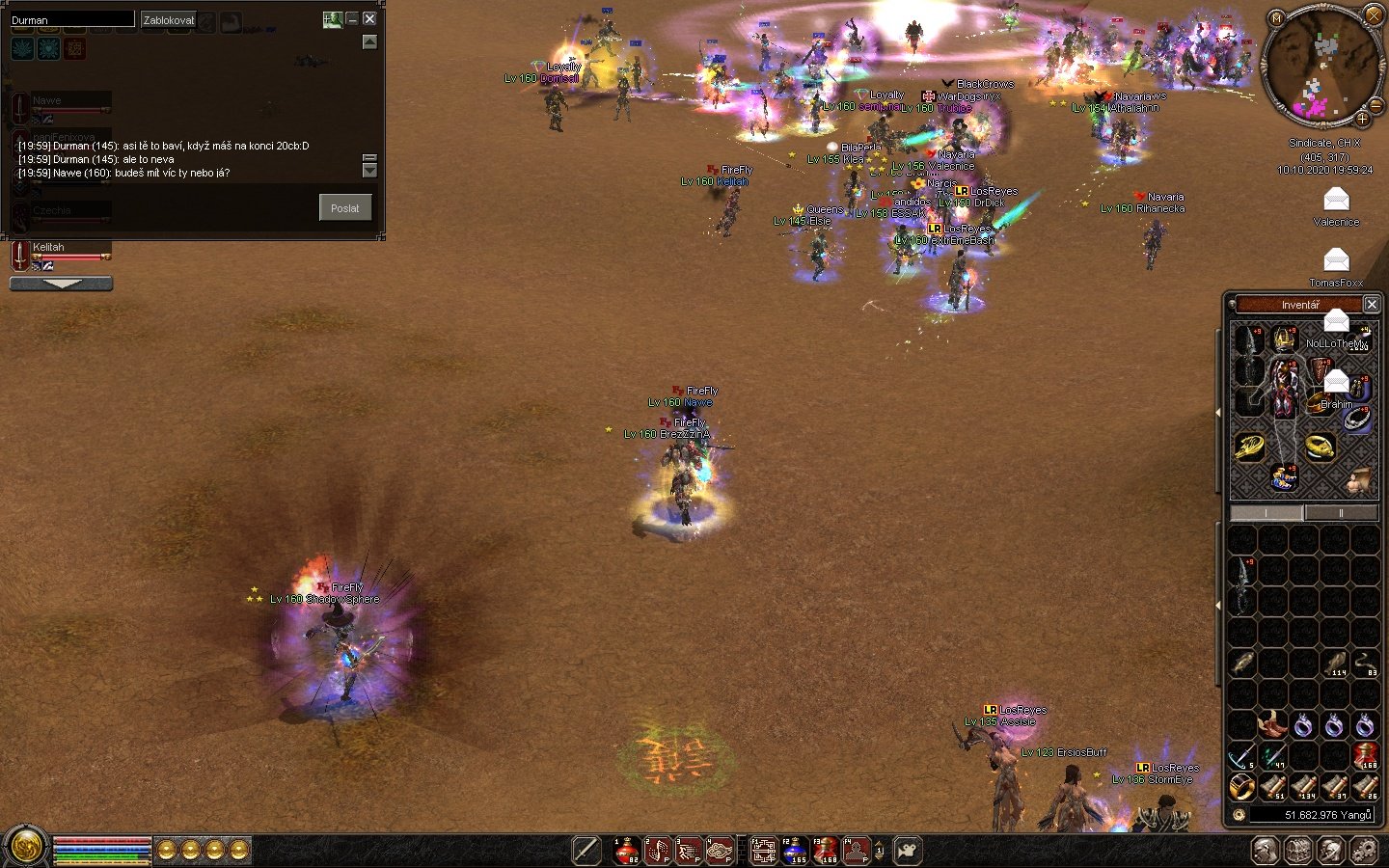Viewport: 1389px width, 868px height.
Task: Minimize the whisper chat window
Action: (x=352, y=18)
